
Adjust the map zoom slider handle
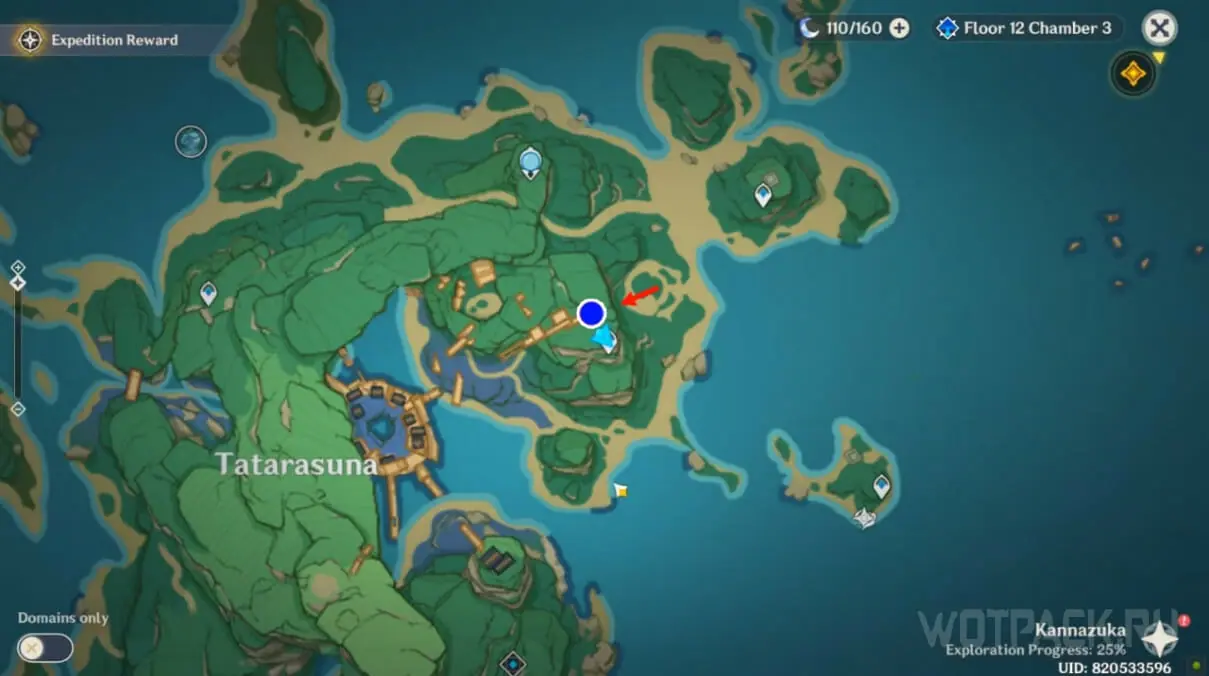pos(17,283)
